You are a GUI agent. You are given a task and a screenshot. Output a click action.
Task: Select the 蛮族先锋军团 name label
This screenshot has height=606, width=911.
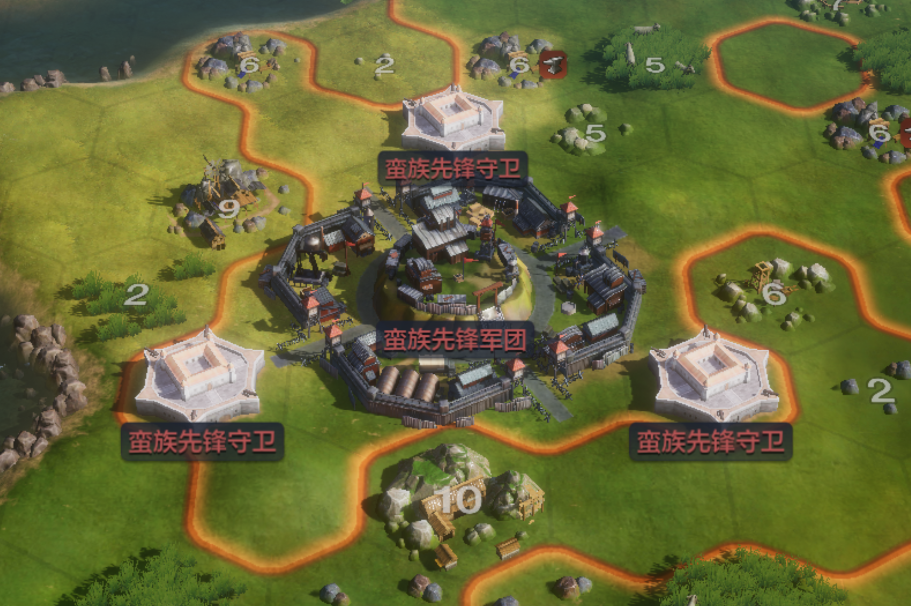[x=454, y=338]
